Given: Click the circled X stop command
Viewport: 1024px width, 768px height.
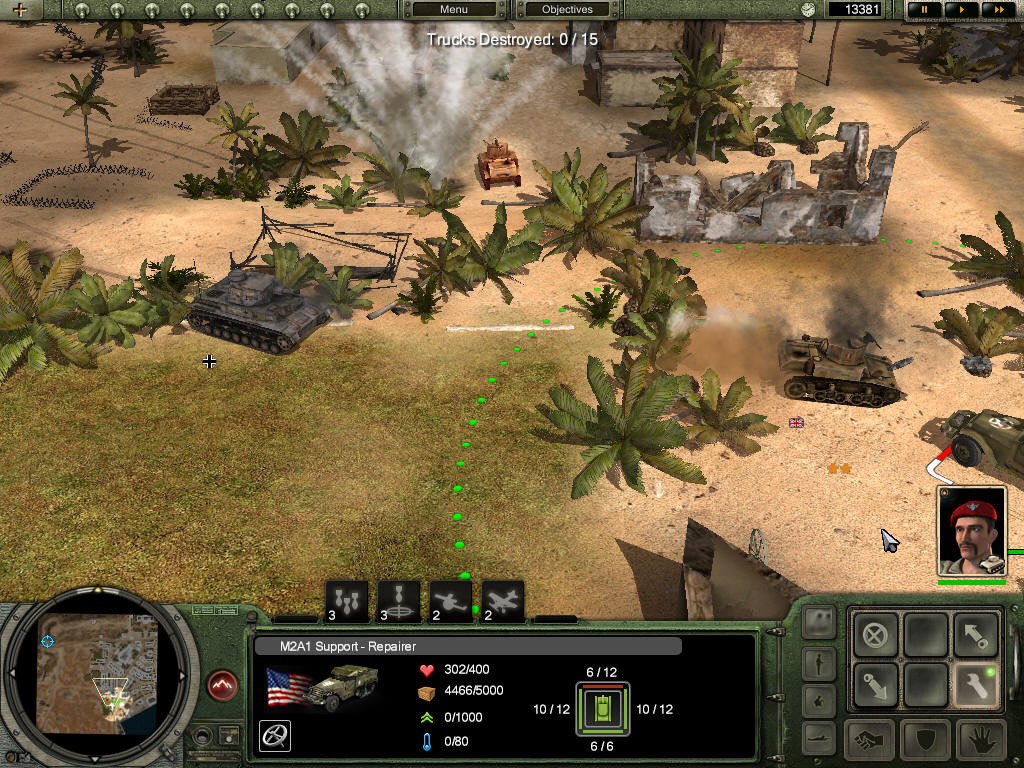Looking at the screenshot, I should pos(876,633).
